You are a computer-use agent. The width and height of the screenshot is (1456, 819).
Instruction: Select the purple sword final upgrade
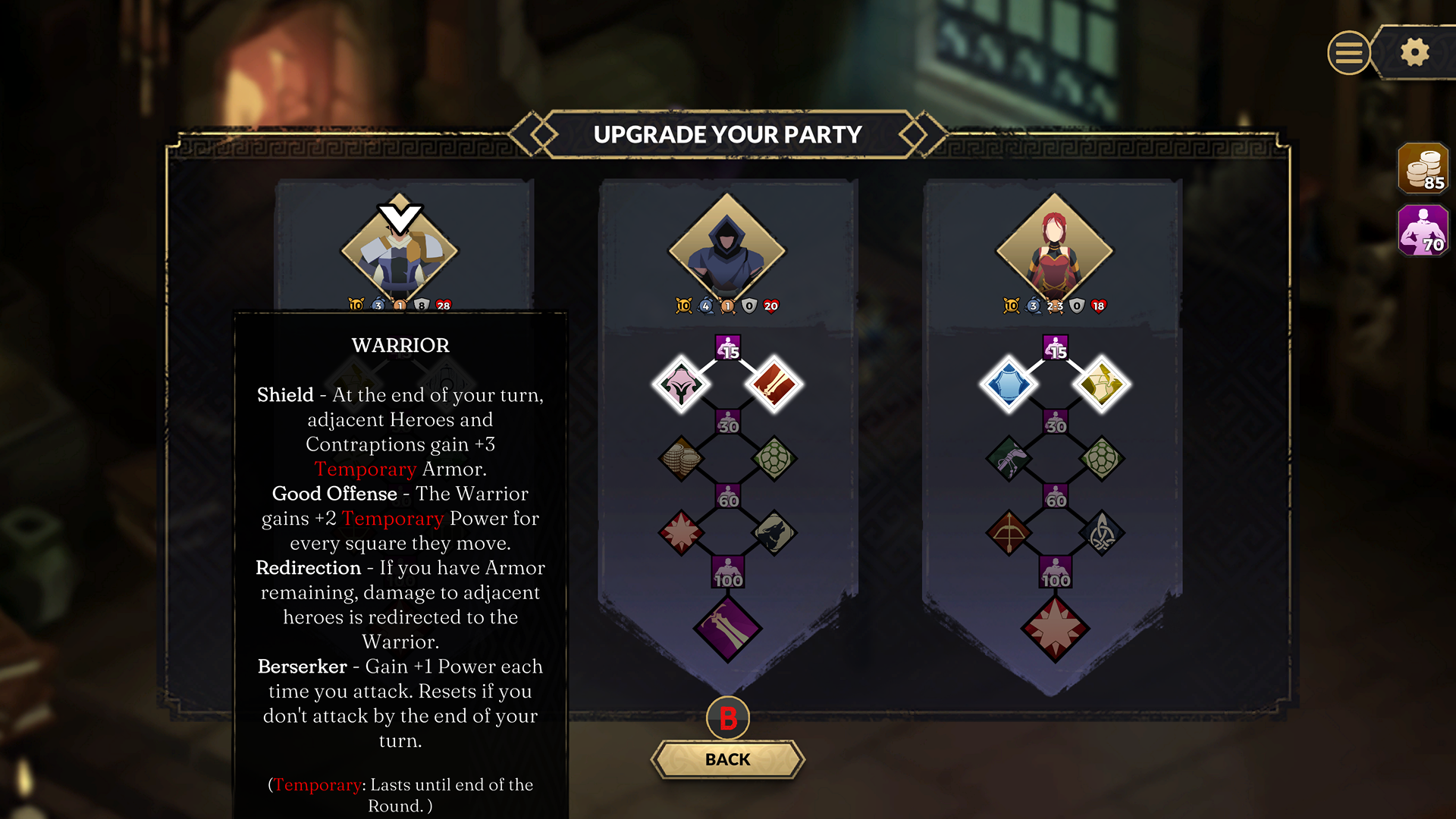(727, 628)
